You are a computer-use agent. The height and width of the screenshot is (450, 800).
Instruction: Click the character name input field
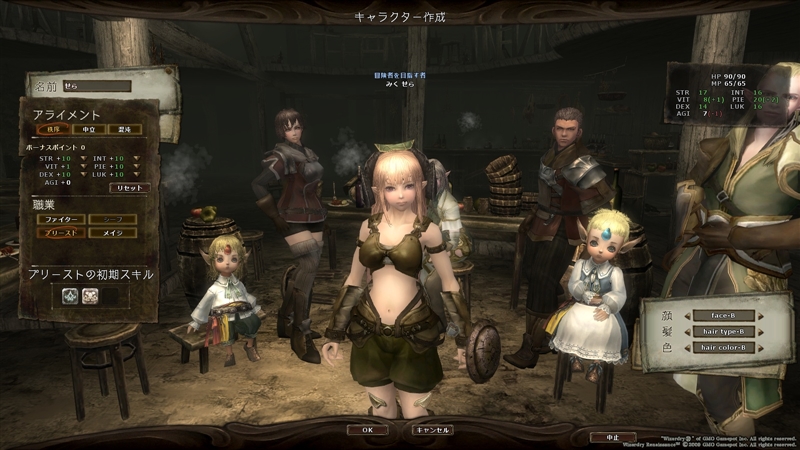coord(96,86)
